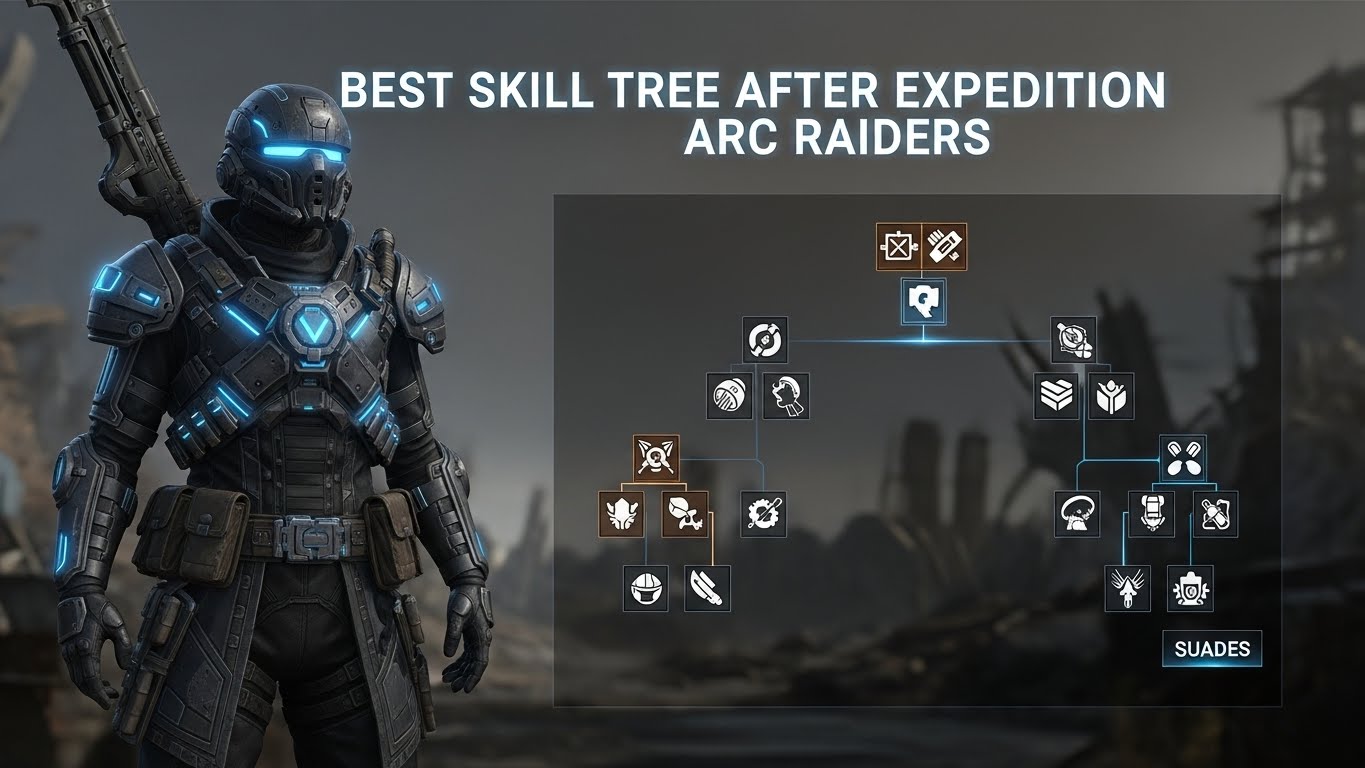Image resolution: width=1365 pixels, height=768 pixels.
Task: Open the circular wrench repair skill node
Action: coord(763,340)
